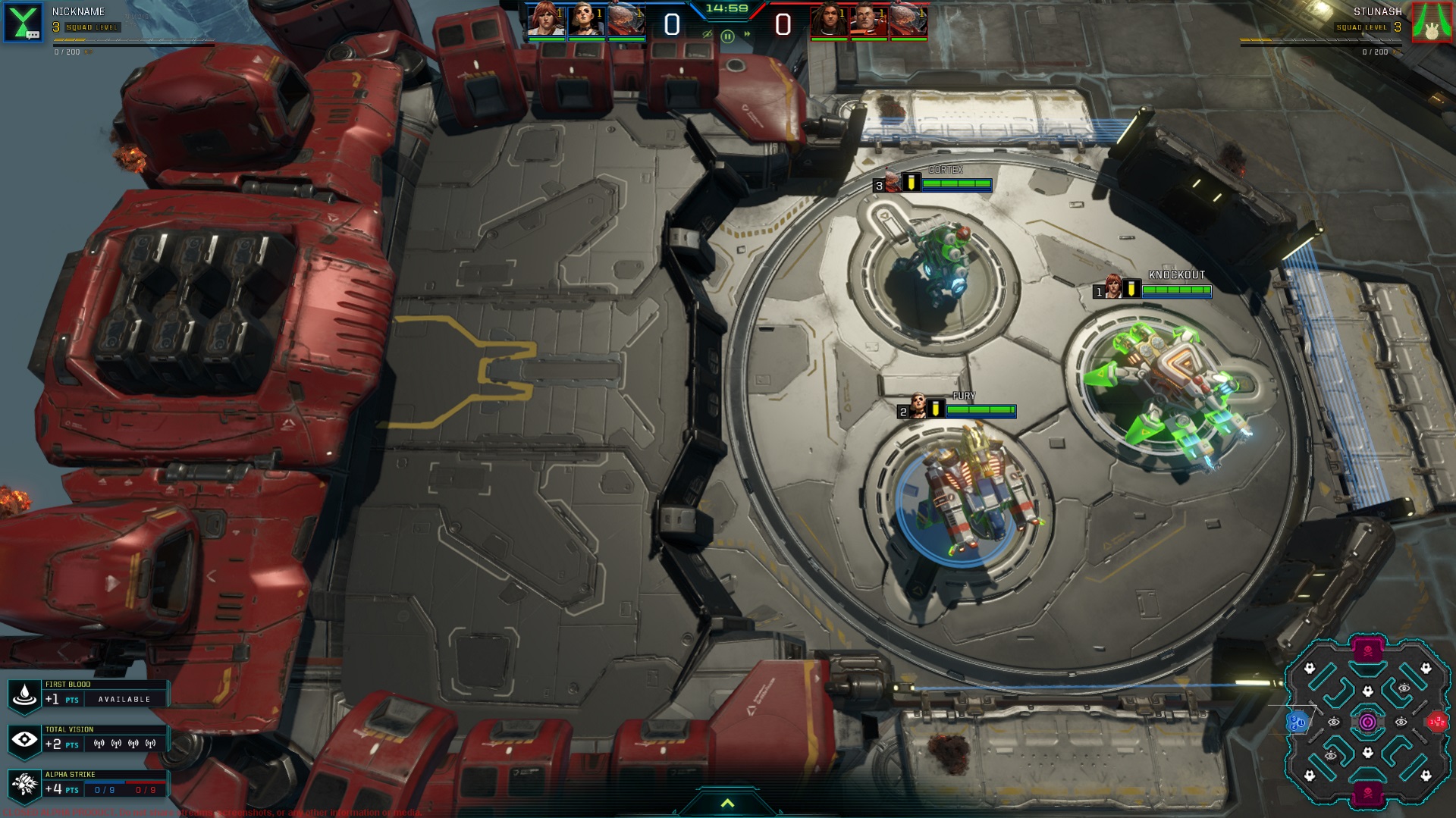Show the Total Vision objective
Screen dimensions: 1456x818
click(x=24, y=739)
